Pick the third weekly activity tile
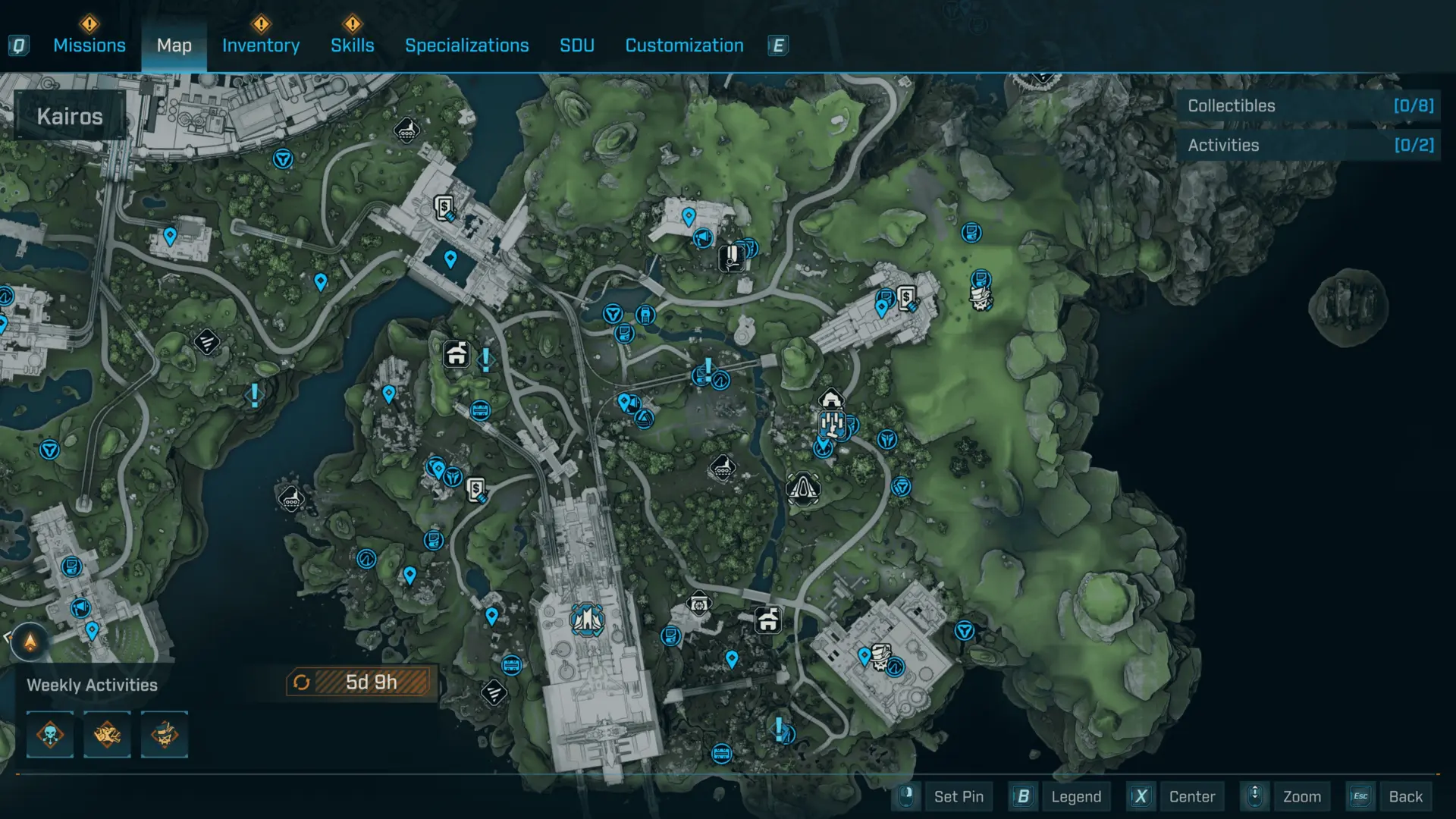The image size is (1456, 819). [164, 734]
